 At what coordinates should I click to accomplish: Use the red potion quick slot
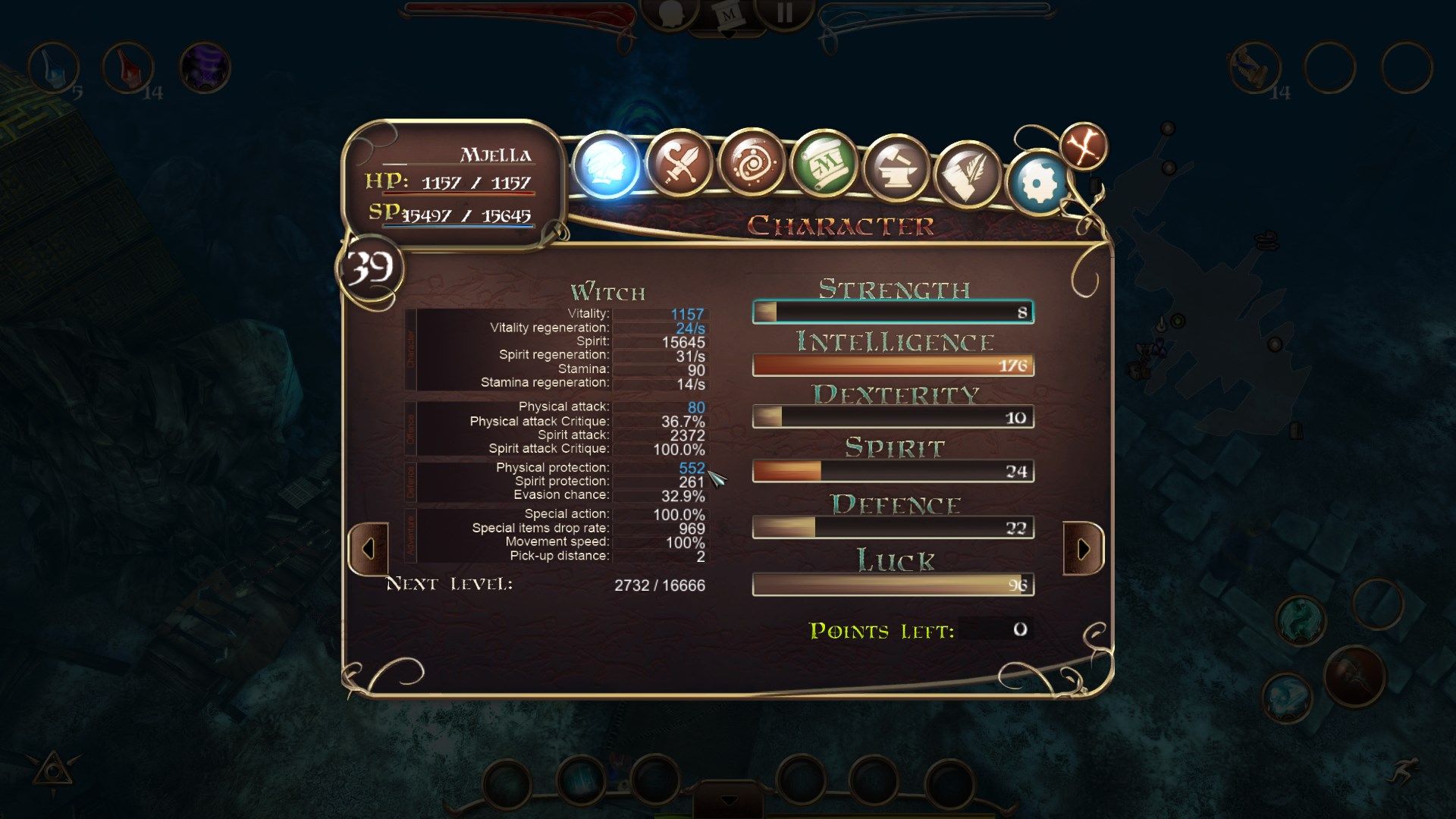click(x=128, y=67)
